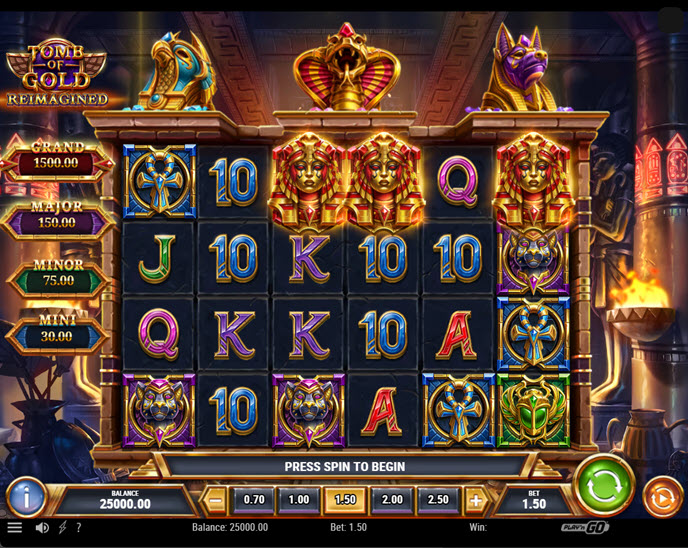
Task: Select the 1.50 bet value
Action: click(343, 499)
